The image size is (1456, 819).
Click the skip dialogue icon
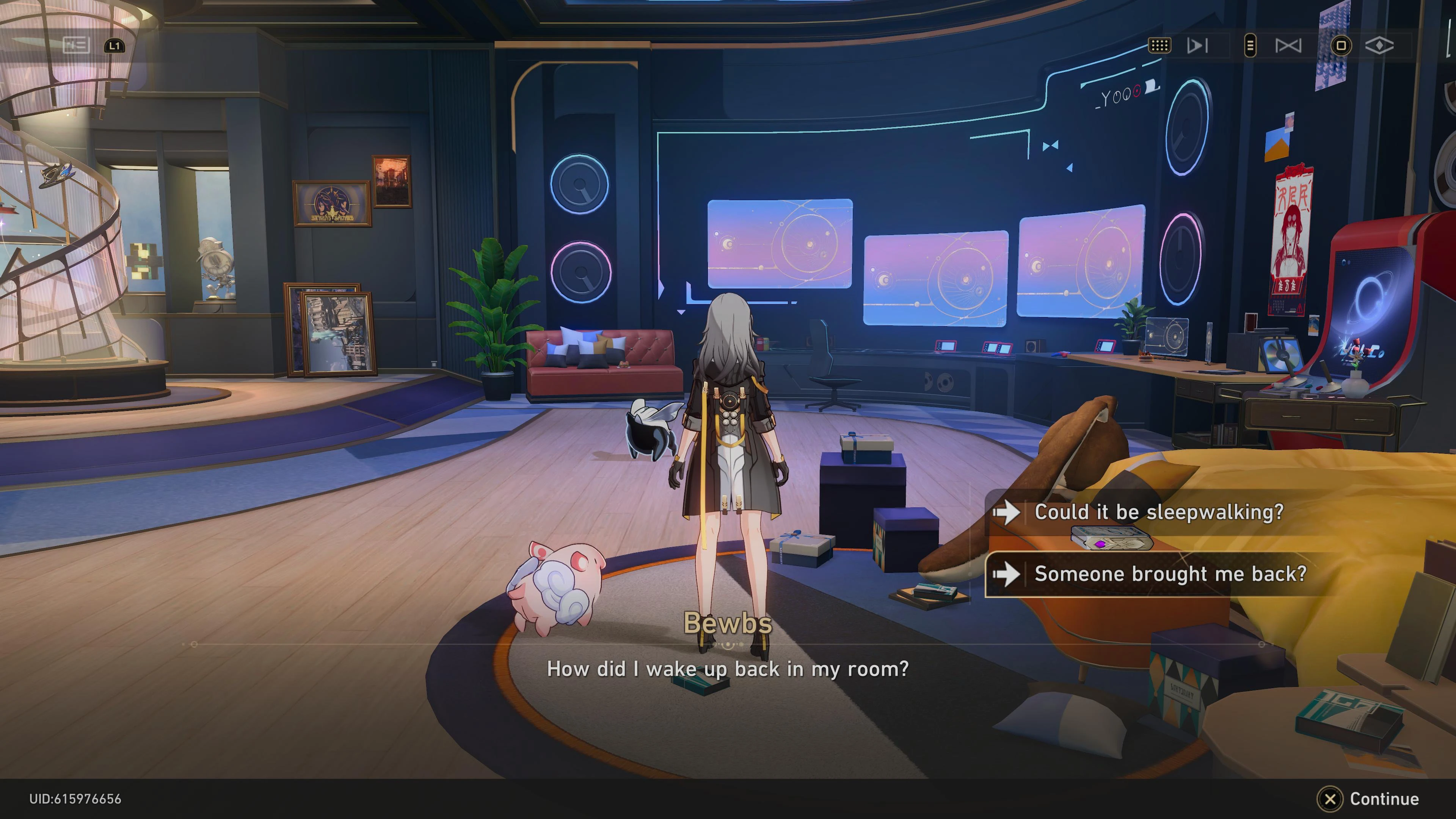click(1198, 46)
